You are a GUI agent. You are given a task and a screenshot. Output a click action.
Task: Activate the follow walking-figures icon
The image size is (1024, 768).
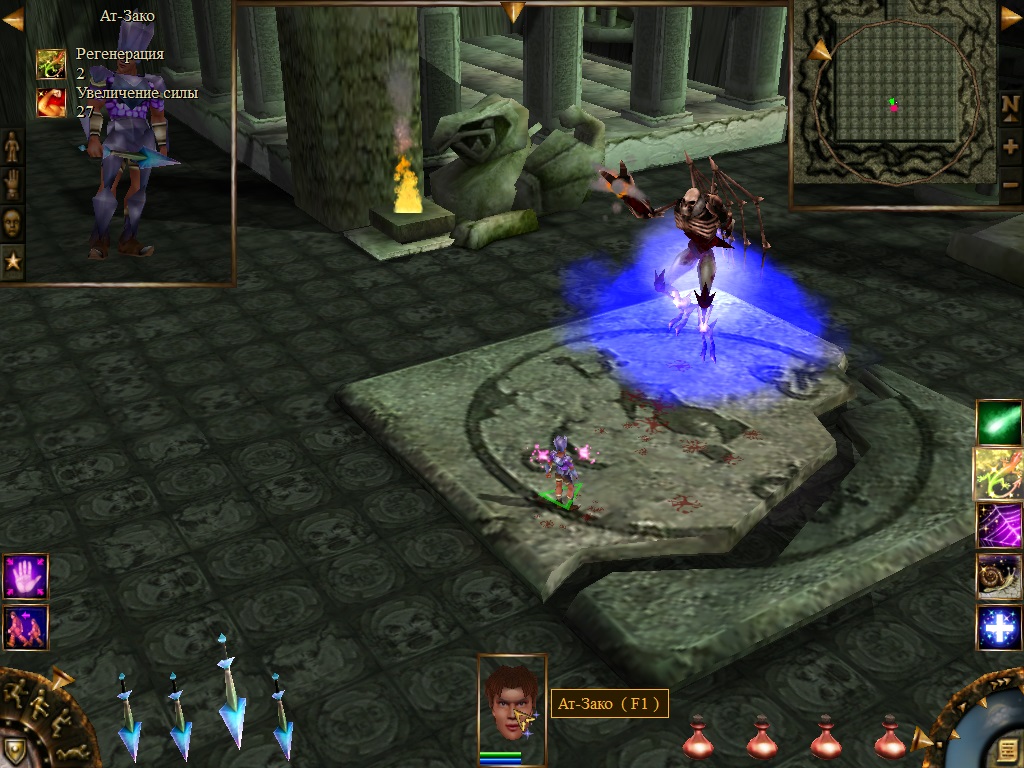click(x=25, y=627)
